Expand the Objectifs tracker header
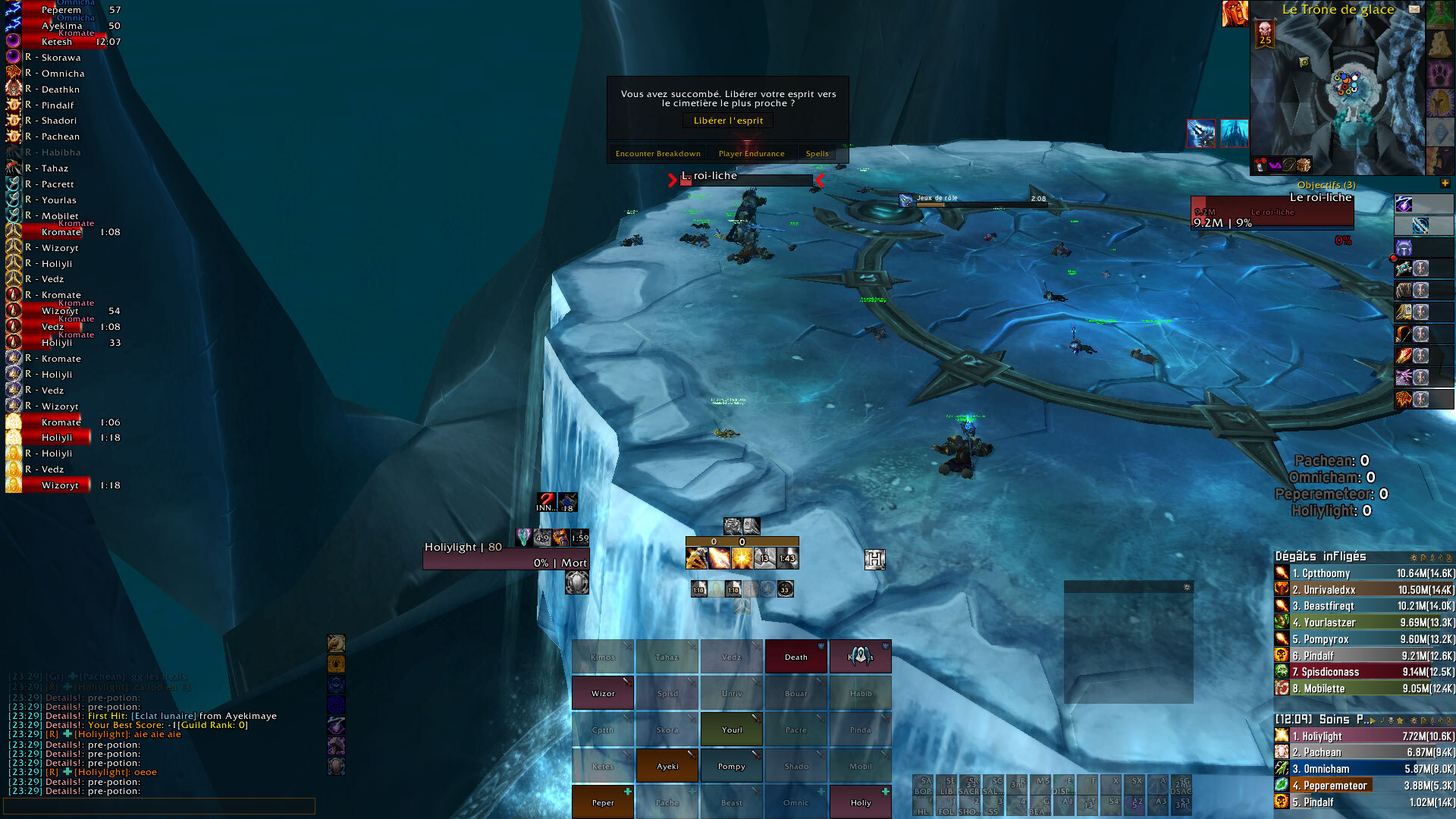1456x819 pixels. tap(1445, 184)
